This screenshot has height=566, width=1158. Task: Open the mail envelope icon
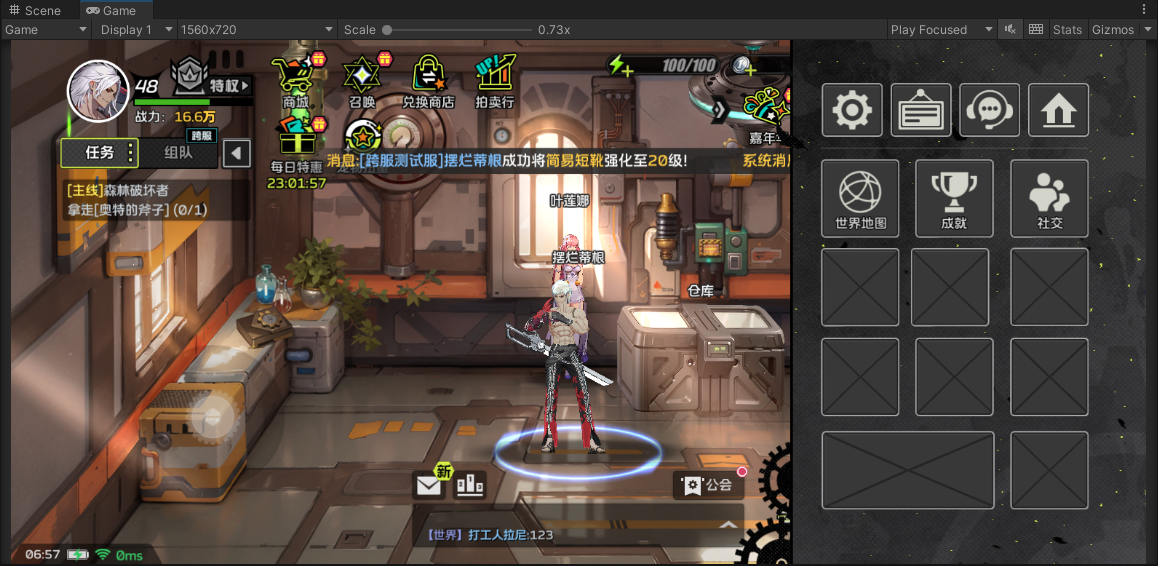pyautogui.click(x=429, y=486)
